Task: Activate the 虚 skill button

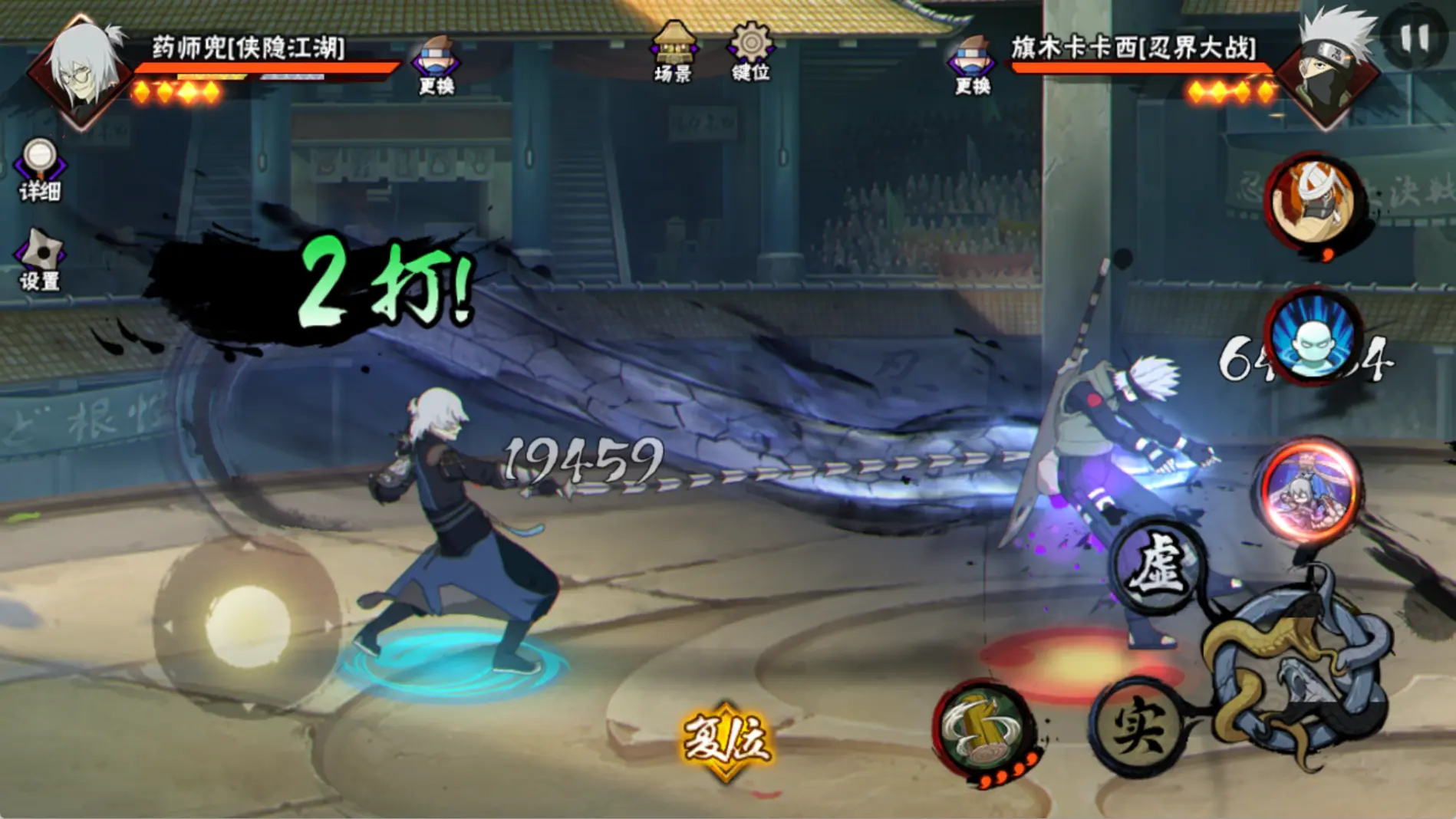Action: point(1158,568)
